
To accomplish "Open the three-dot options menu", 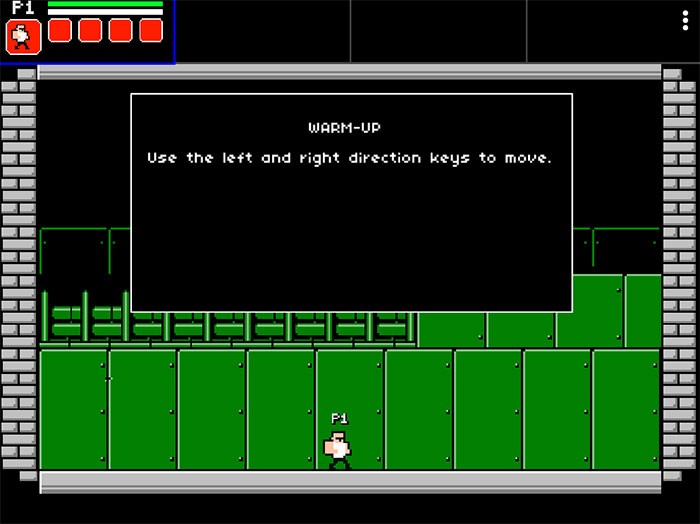I will click(x=686, y=21).
